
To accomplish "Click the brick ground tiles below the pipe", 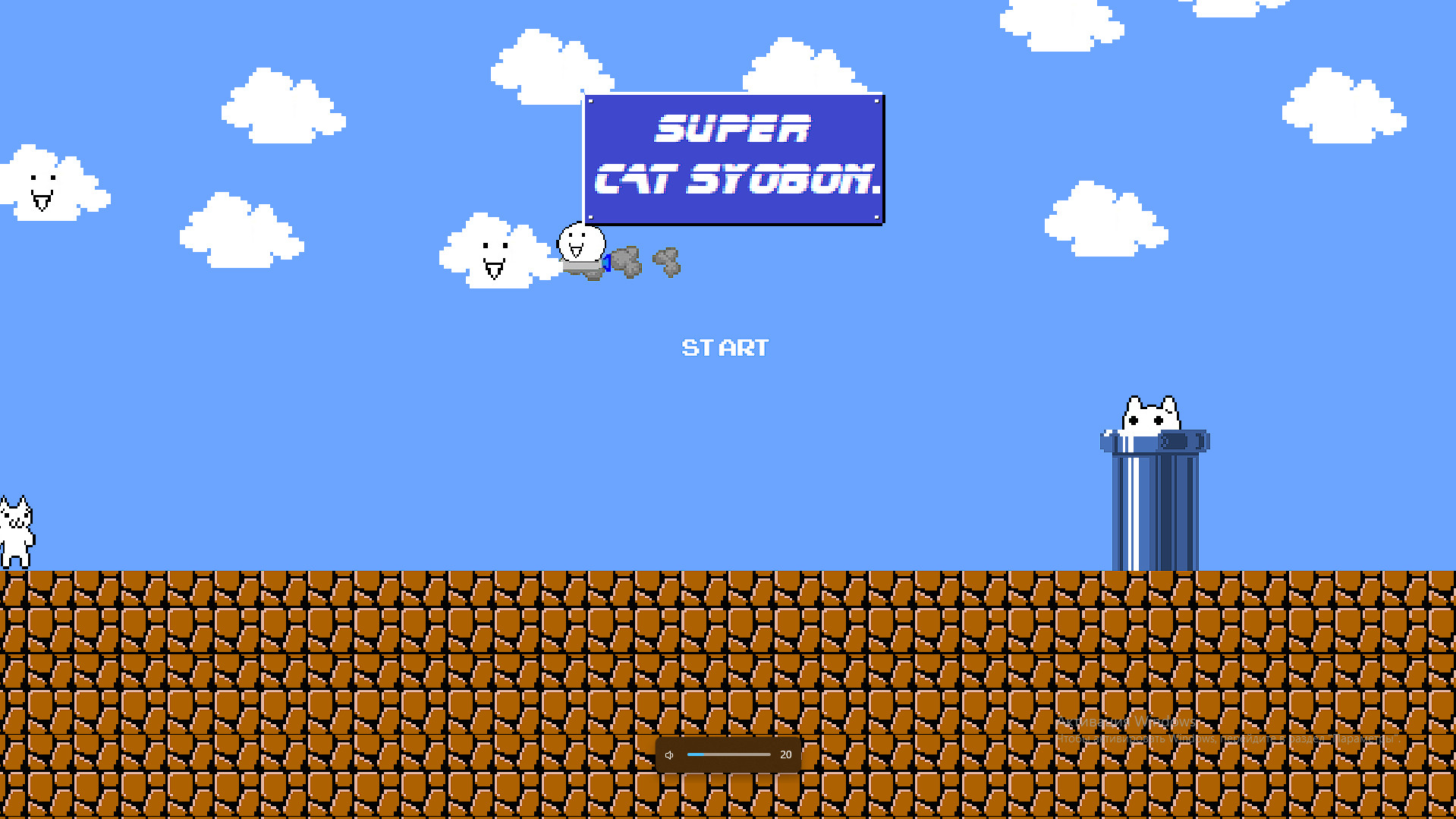I will click(x=1153, y=607).
